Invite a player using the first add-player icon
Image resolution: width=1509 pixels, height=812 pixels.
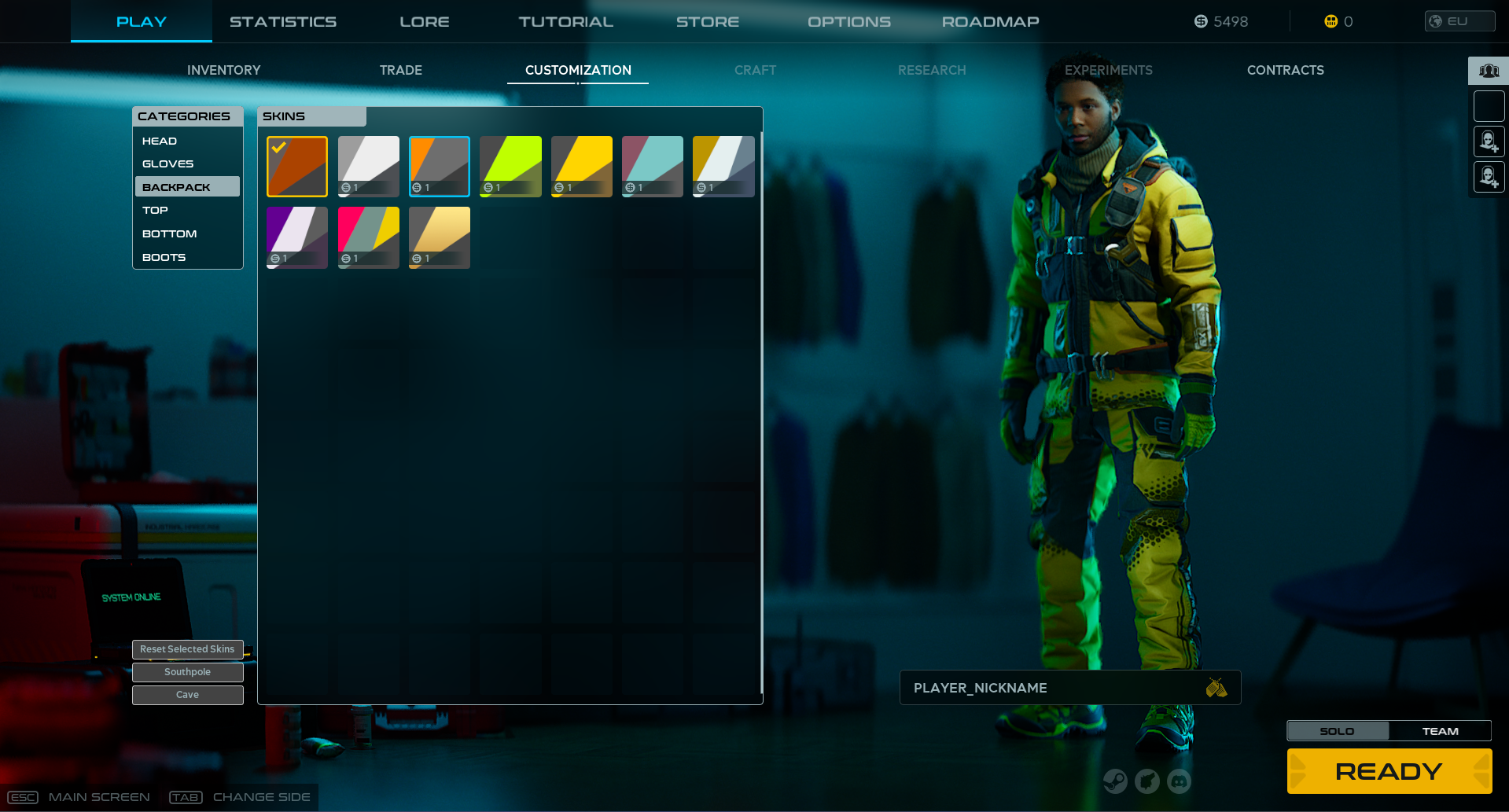(1489, 141)
